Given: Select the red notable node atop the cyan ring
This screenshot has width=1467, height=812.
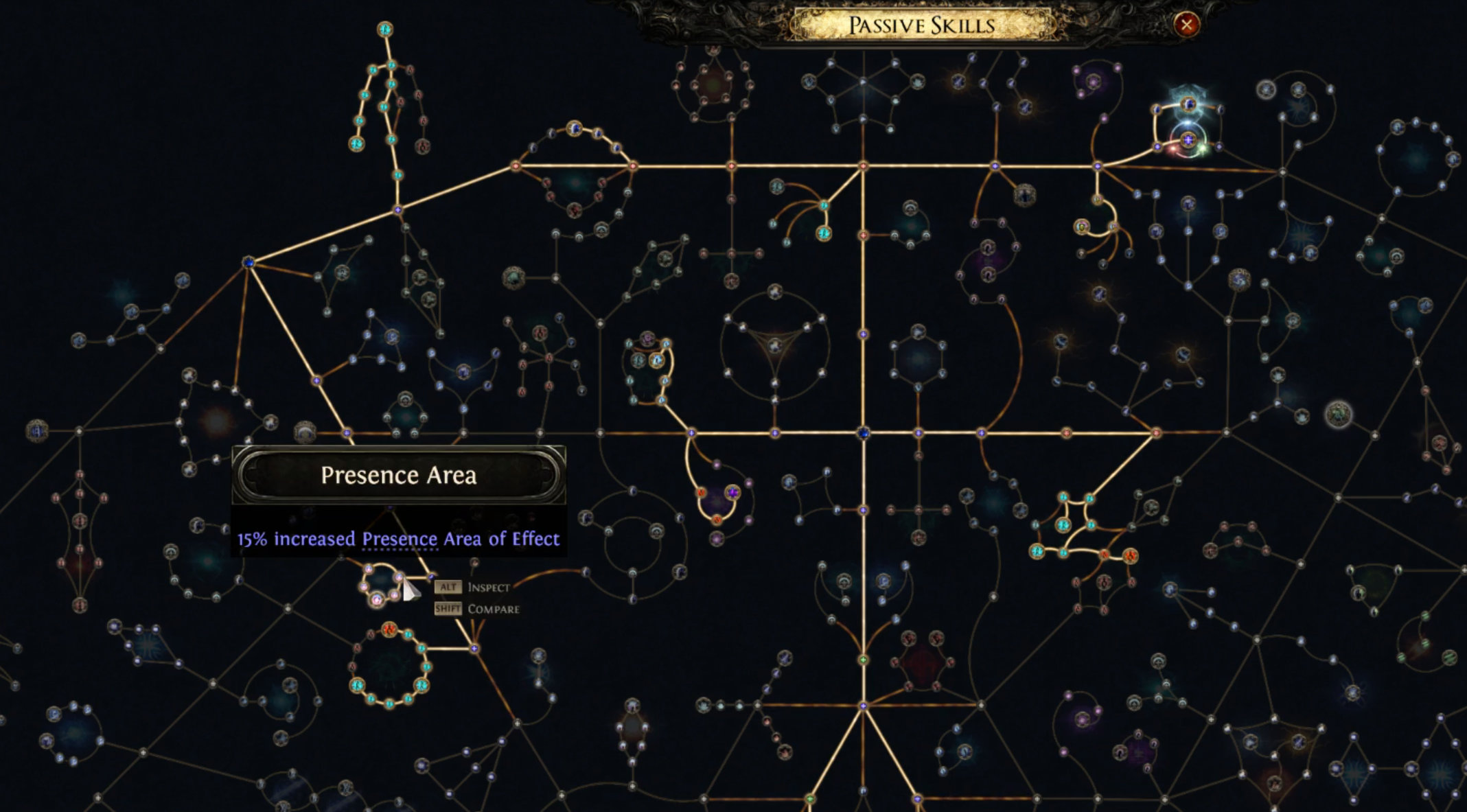Looking at the screenshot, I should (390, 629).
